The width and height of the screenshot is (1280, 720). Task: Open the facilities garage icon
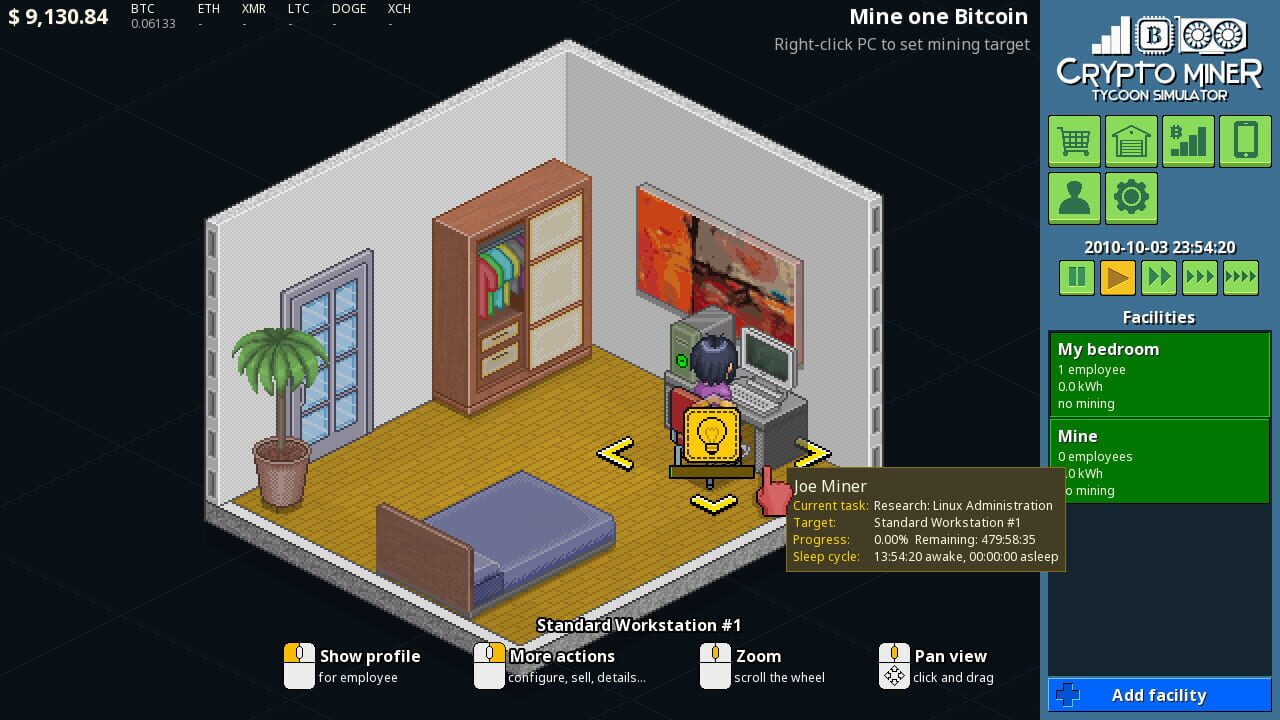pyautogui.click(x=1131, y=141)
